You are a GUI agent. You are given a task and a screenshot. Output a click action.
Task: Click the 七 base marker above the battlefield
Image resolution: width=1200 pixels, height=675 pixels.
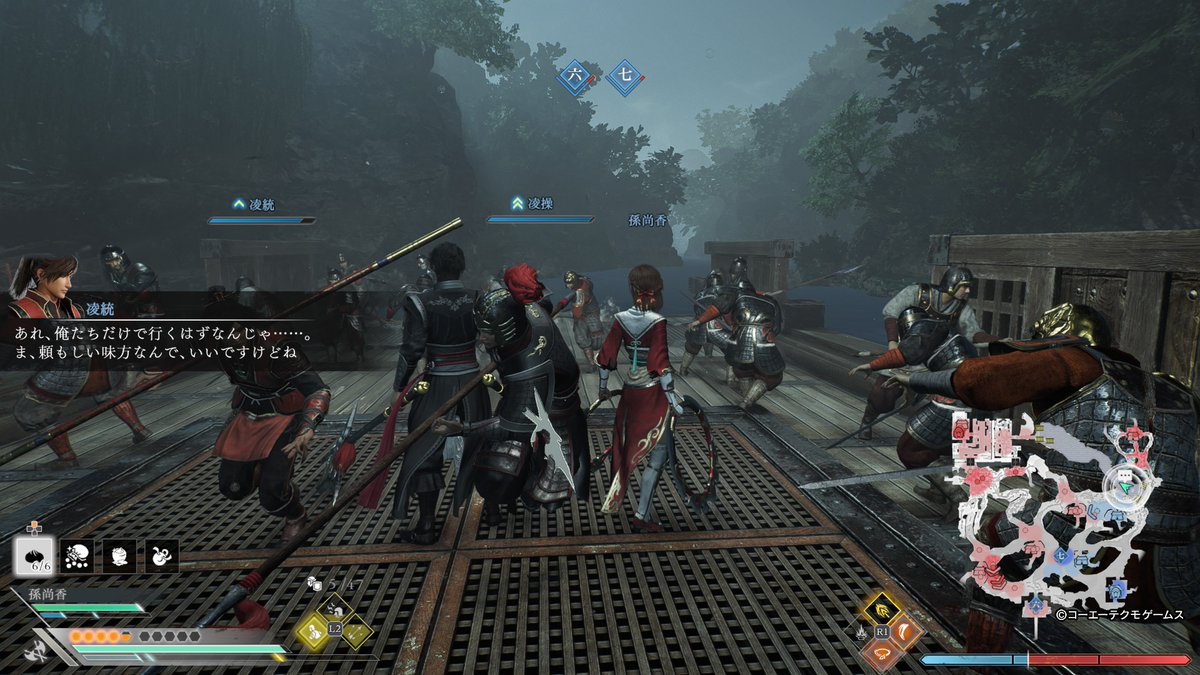coord(624,76)
